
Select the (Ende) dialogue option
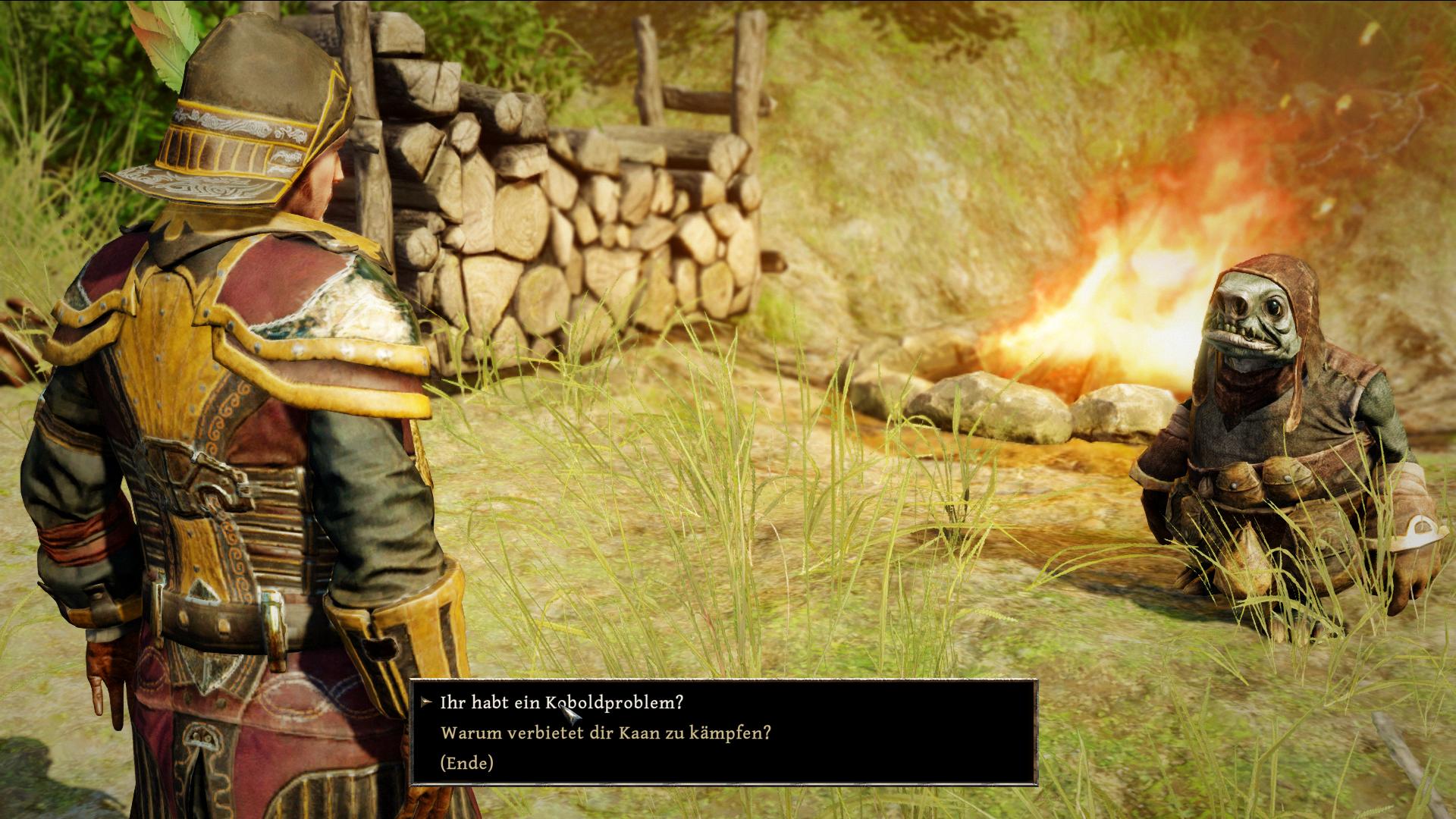(x=466, y=763)
